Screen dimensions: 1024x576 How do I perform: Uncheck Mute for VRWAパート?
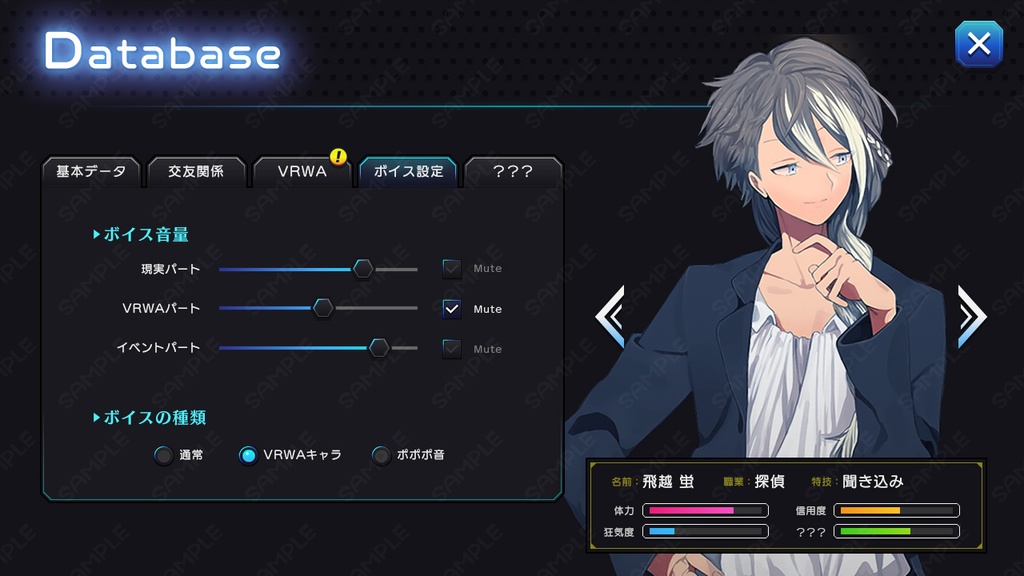[x=452, y=308]
